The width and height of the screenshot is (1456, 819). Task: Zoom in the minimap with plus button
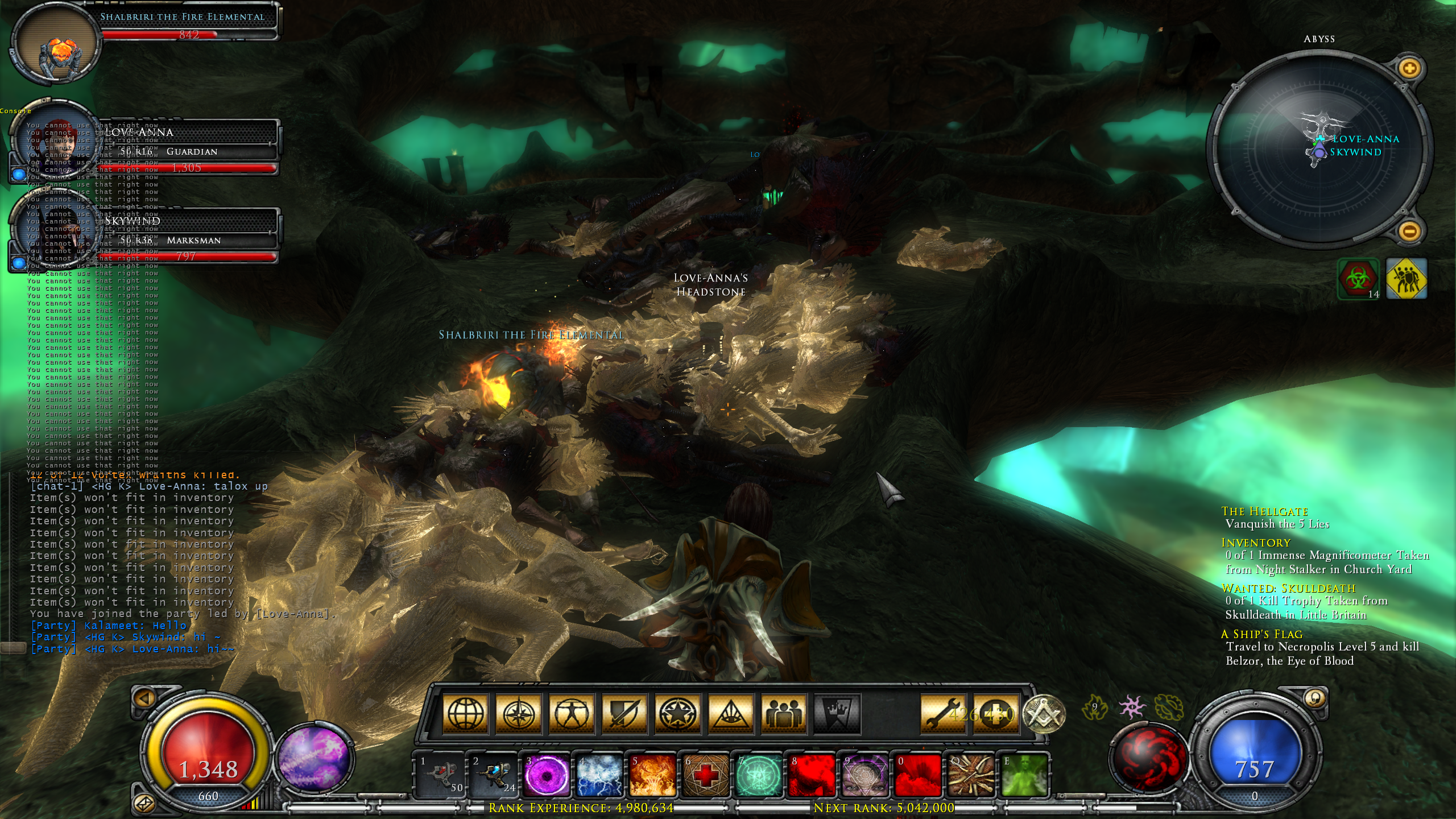(x=1409, y=69)
